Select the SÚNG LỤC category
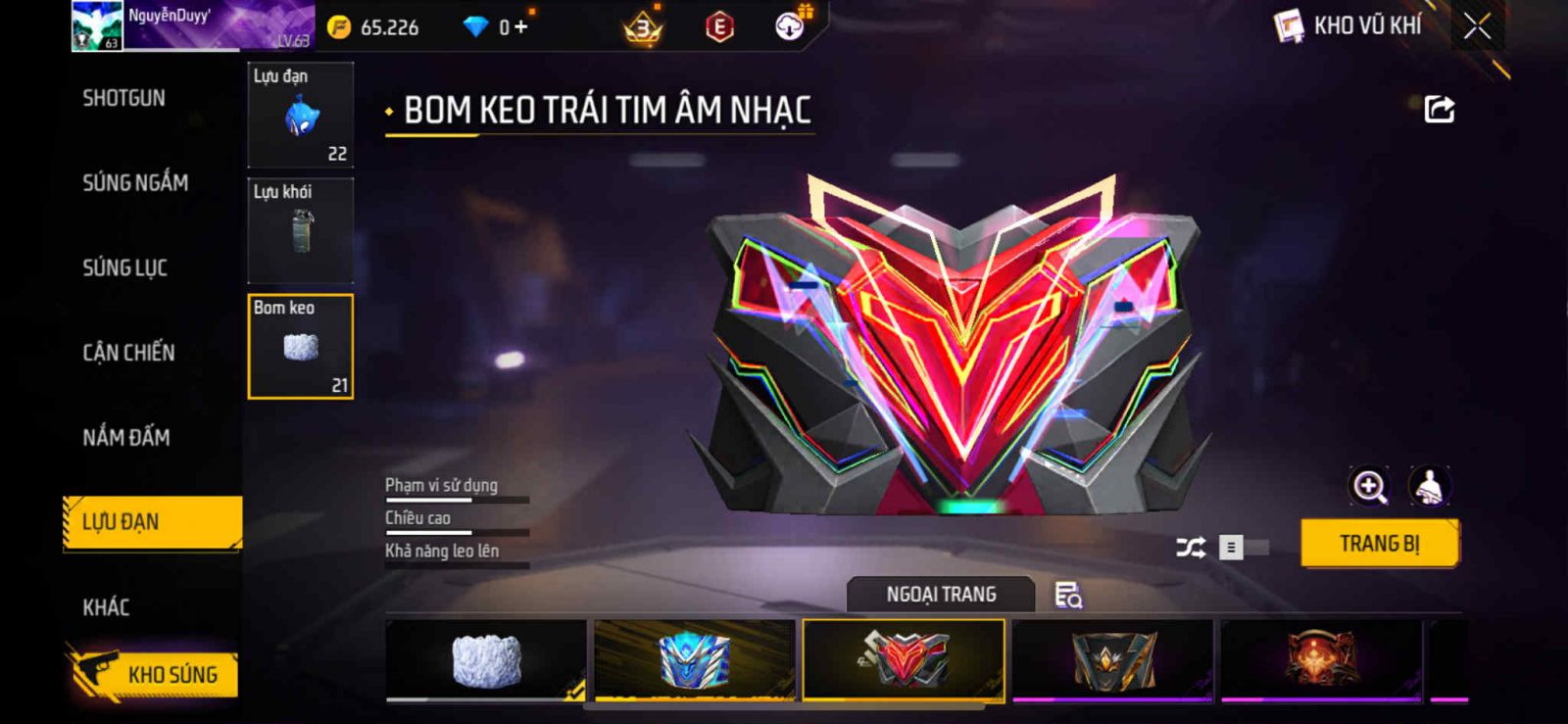This screenshot has width=1568, height=724. [125, 267]
